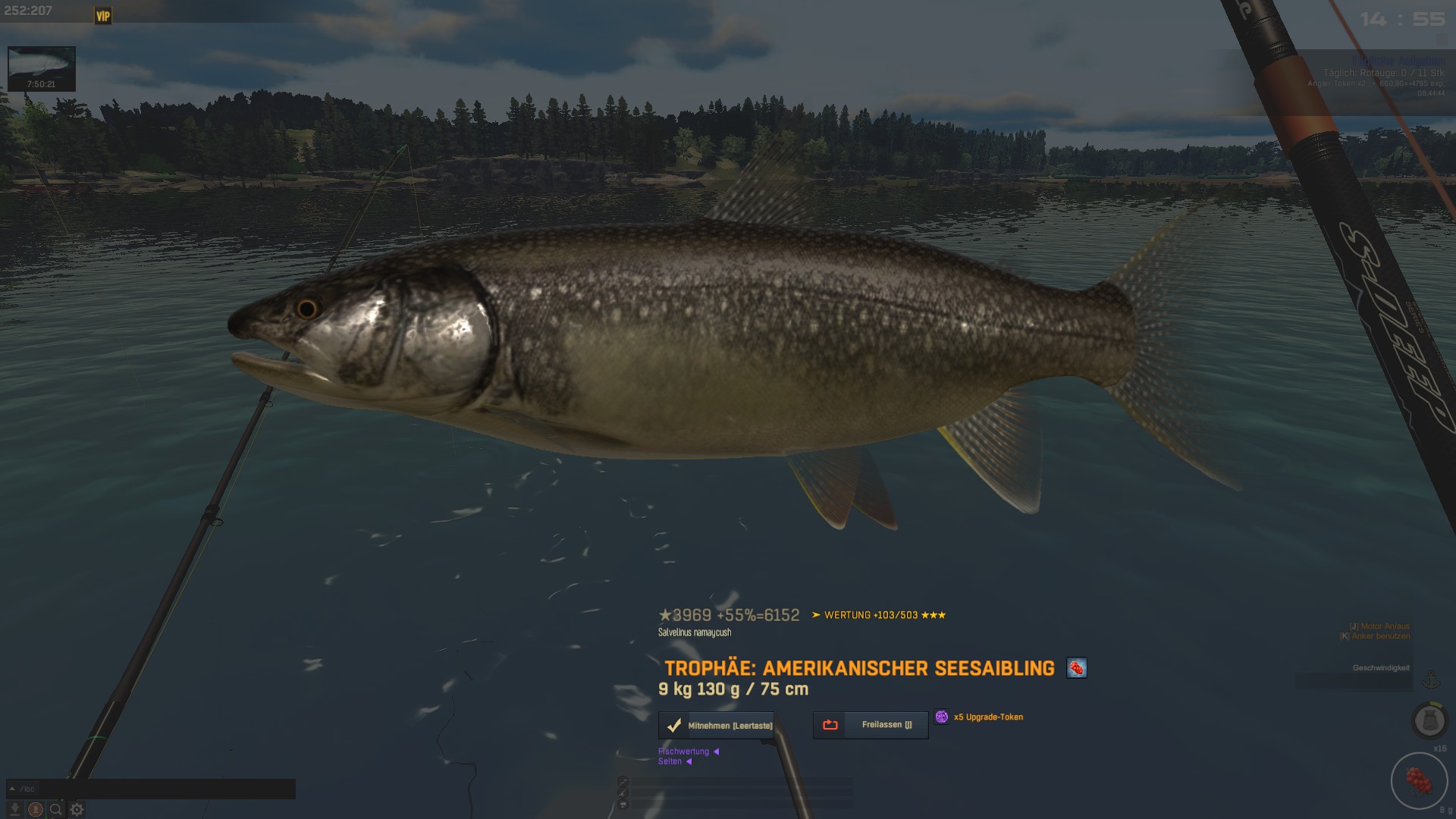Keep the fish with the Mitnehmen button

click(x=717, y=726)
